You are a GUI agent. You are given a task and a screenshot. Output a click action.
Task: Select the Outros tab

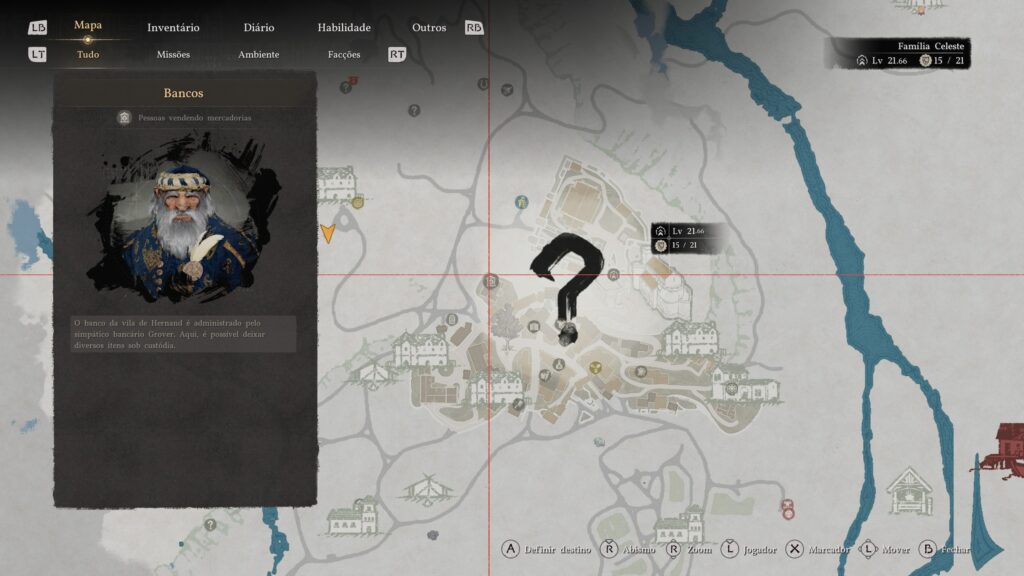pyautogui.click(x=429, y=28)
